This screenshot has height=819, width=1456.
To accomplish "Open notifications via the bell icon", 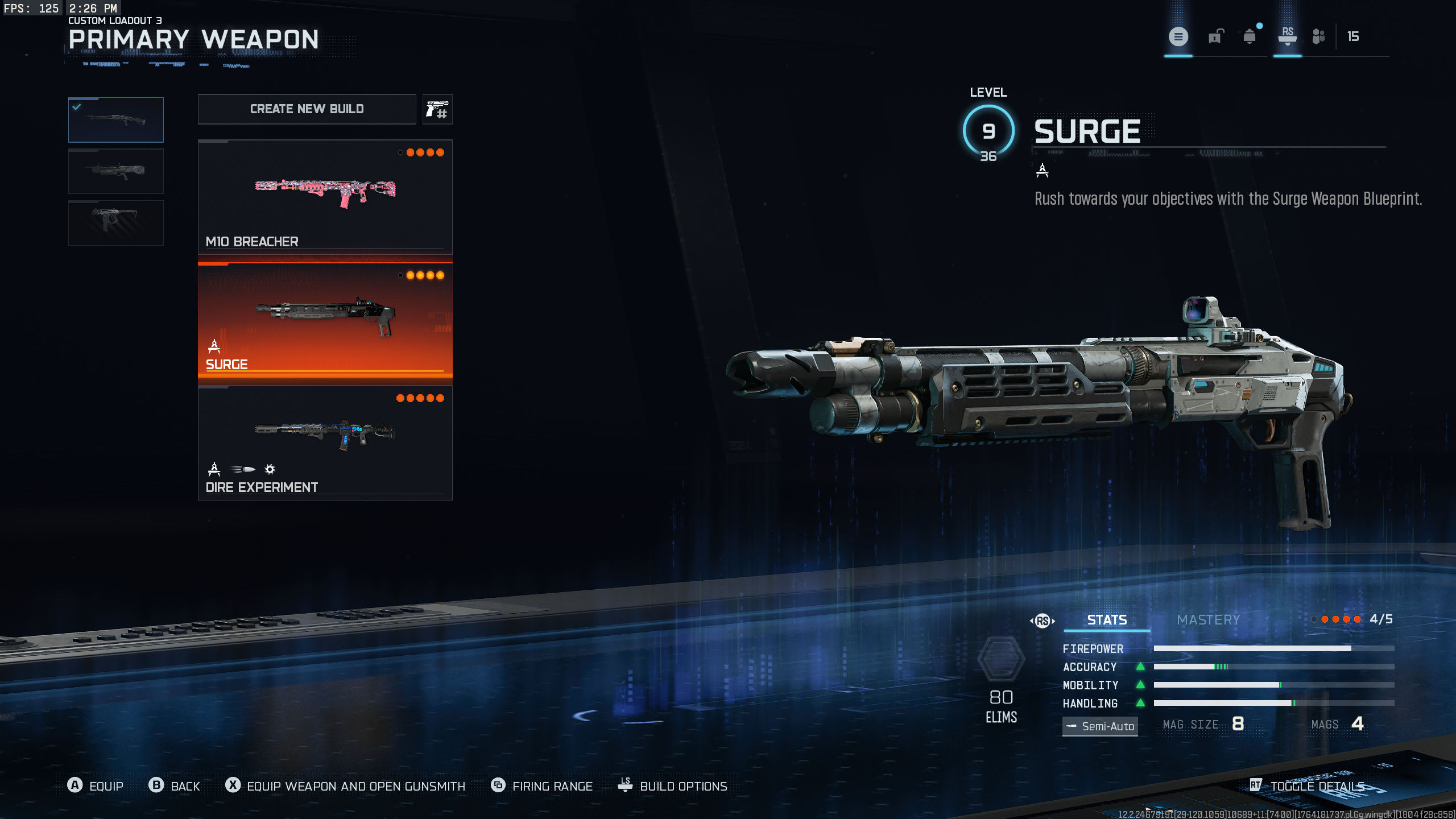I will coord(1249,37).
